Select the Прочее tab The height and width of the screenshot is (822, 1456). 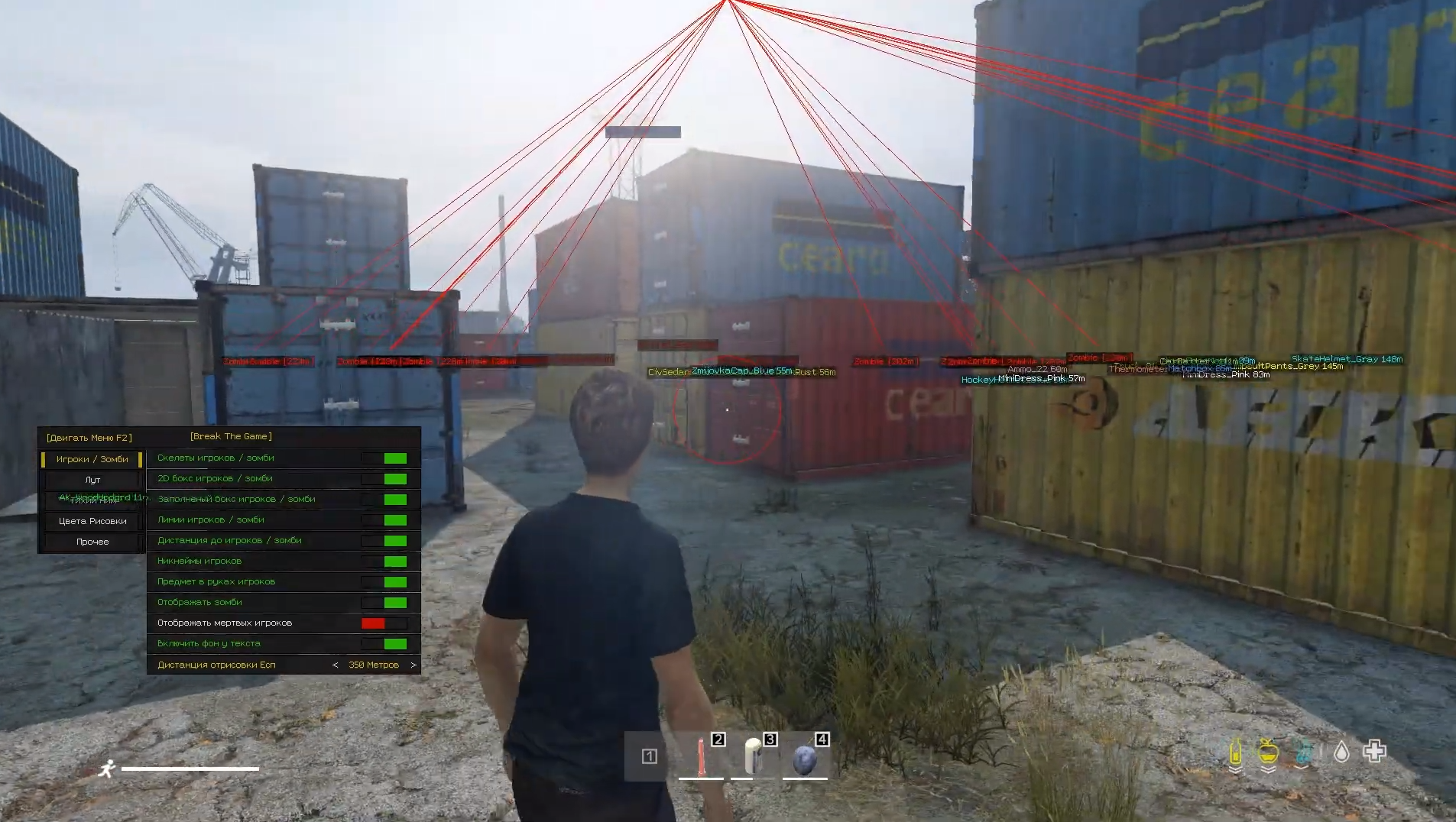(92, 542)
